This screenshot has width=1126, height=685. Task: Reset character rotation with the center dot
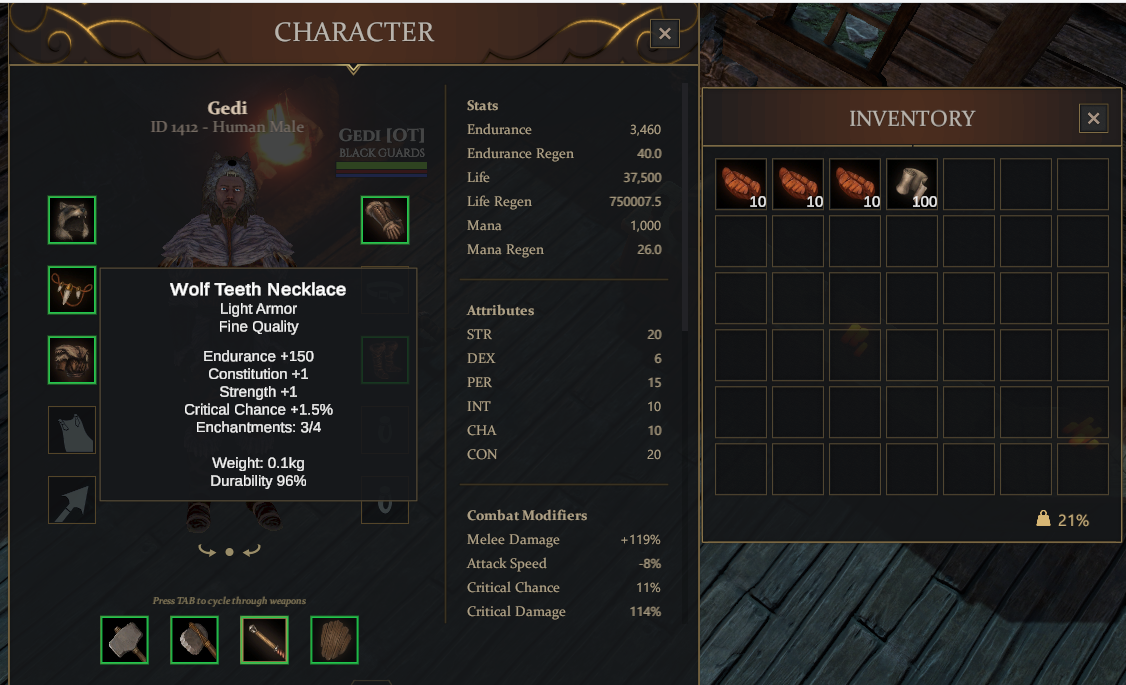tap(229, 552)
